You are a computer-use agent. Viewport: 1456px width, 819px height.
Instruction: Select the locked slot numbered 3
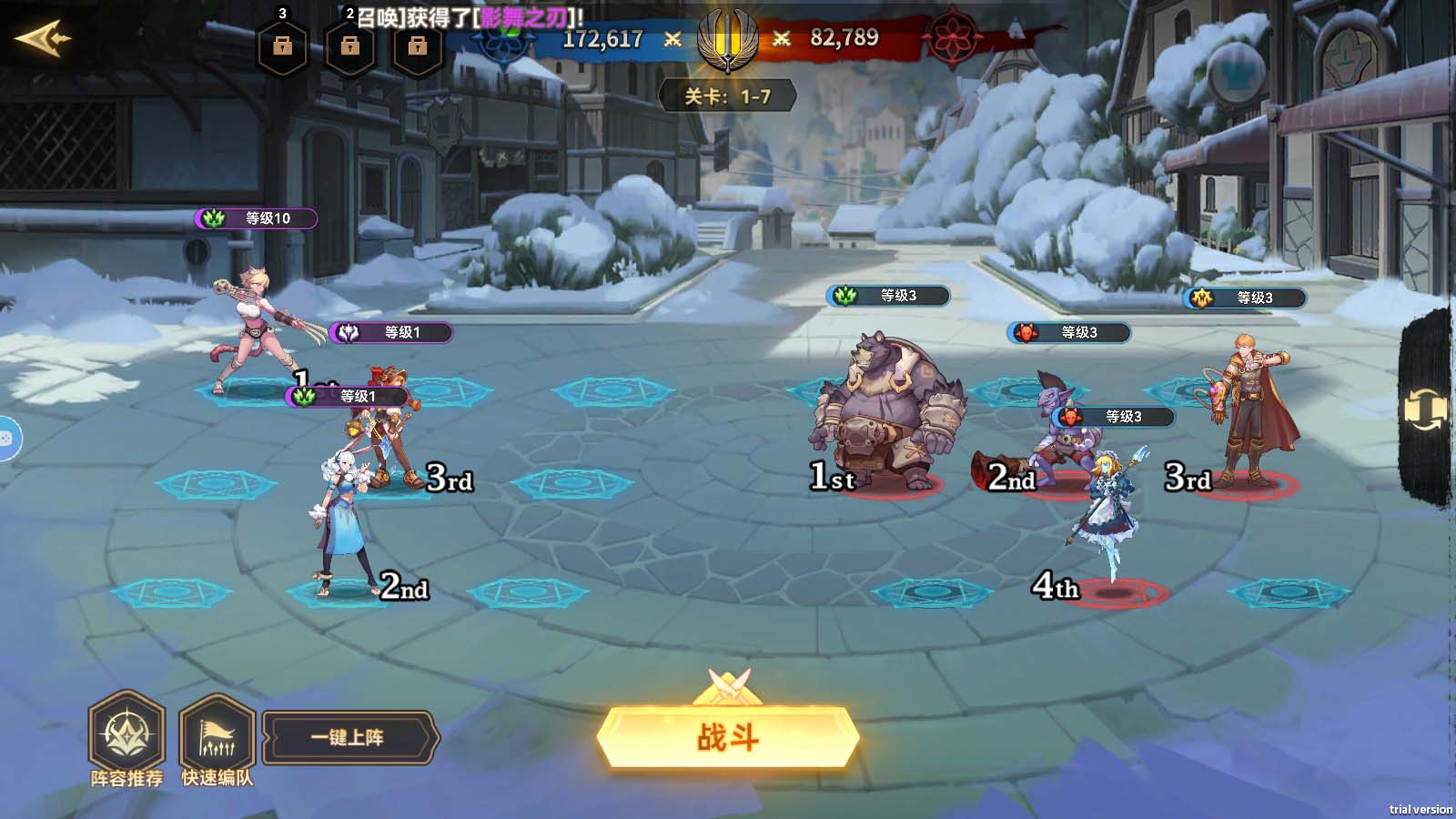click(x=282, y=45)
